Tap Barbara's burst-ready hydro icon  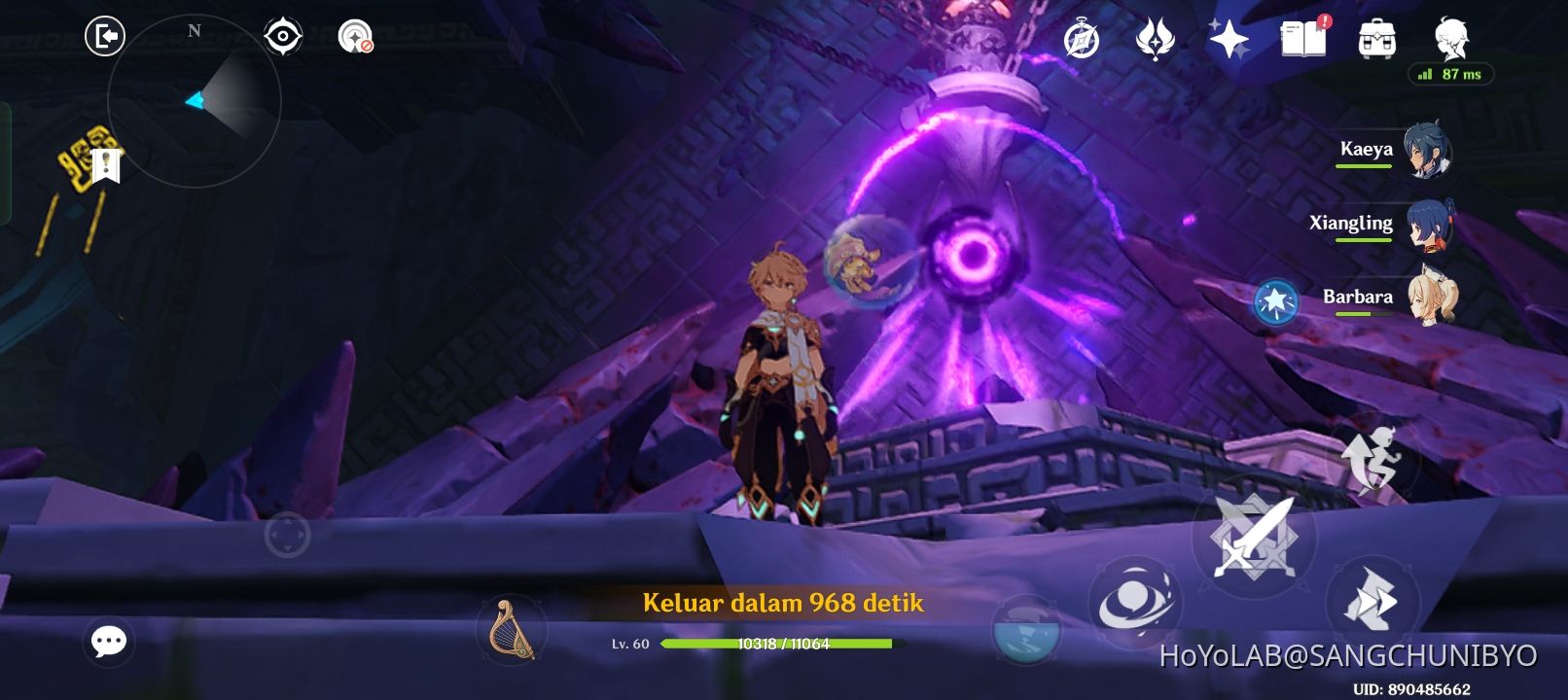(x=1275, y=301)
